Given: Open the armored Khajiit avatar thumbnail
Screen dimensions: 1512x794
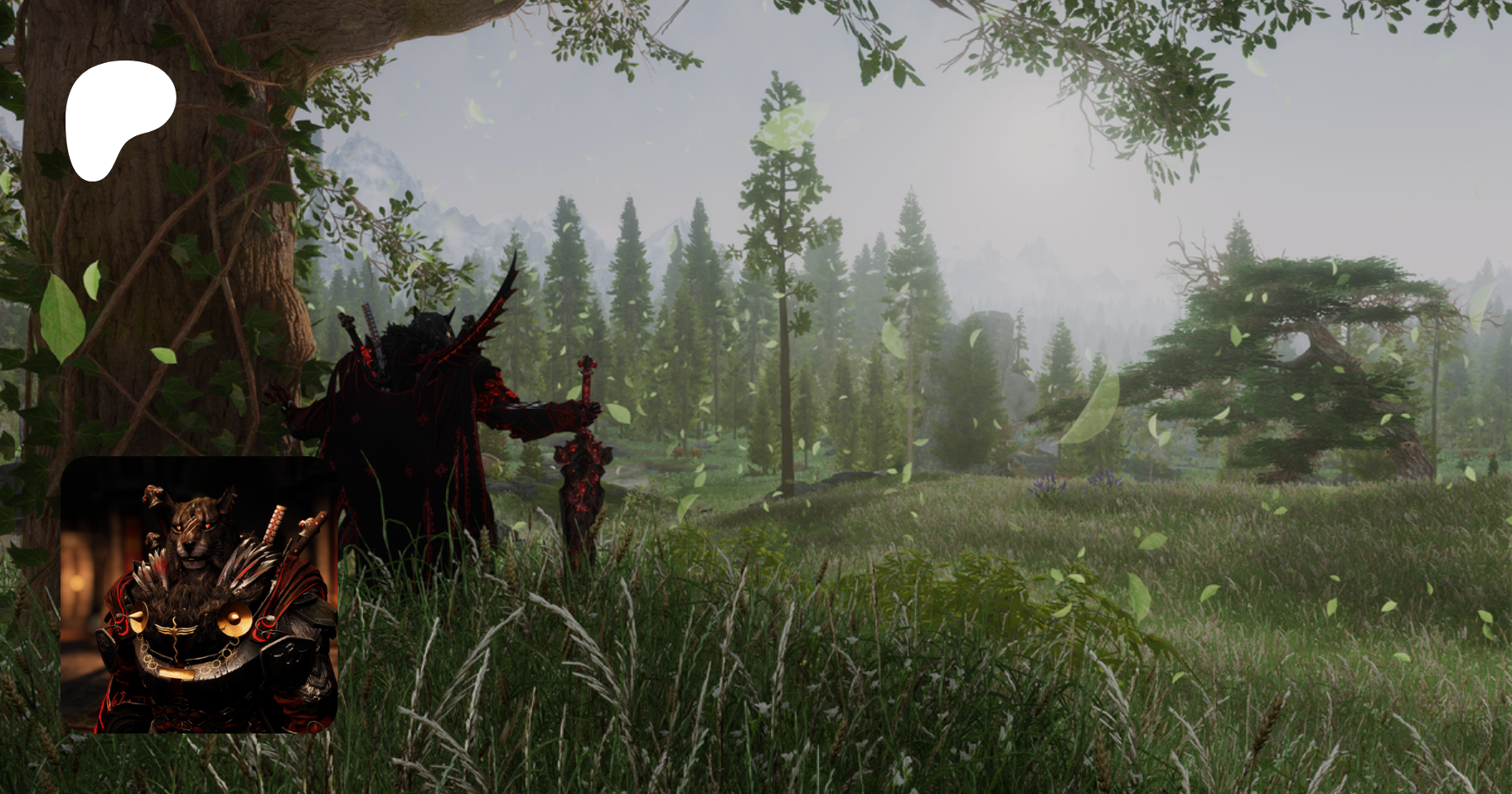Looking at the screenshot, I should pos(199,595).
